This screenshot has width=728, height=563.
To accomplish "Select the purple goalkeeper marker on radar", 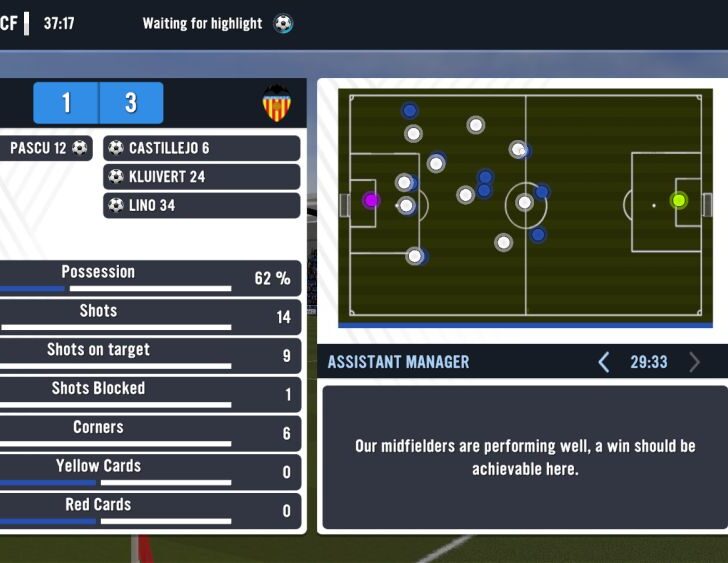I will (x=371, y=200).
